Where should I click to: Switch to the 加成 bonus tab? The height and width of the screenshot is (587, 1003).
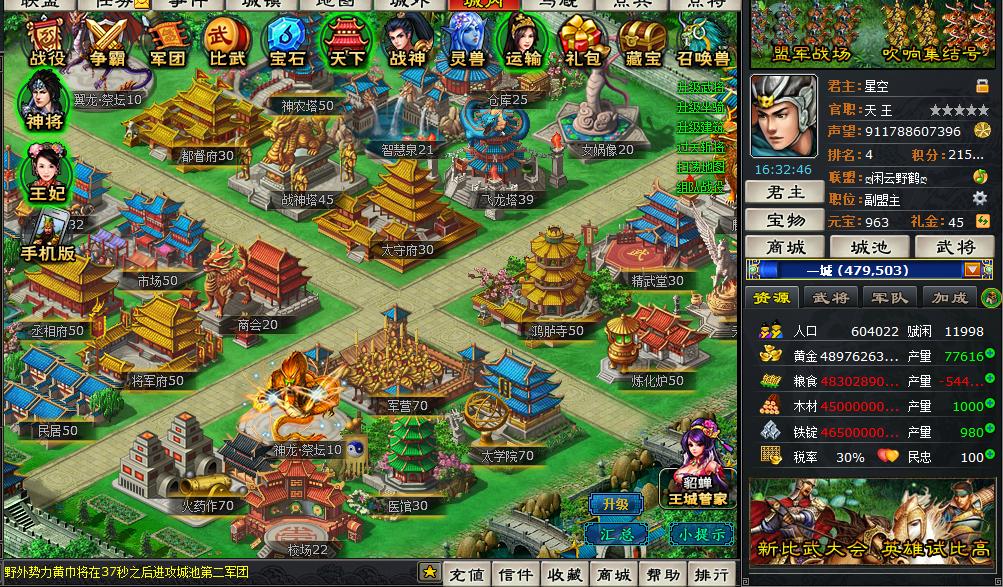point(949,297)
